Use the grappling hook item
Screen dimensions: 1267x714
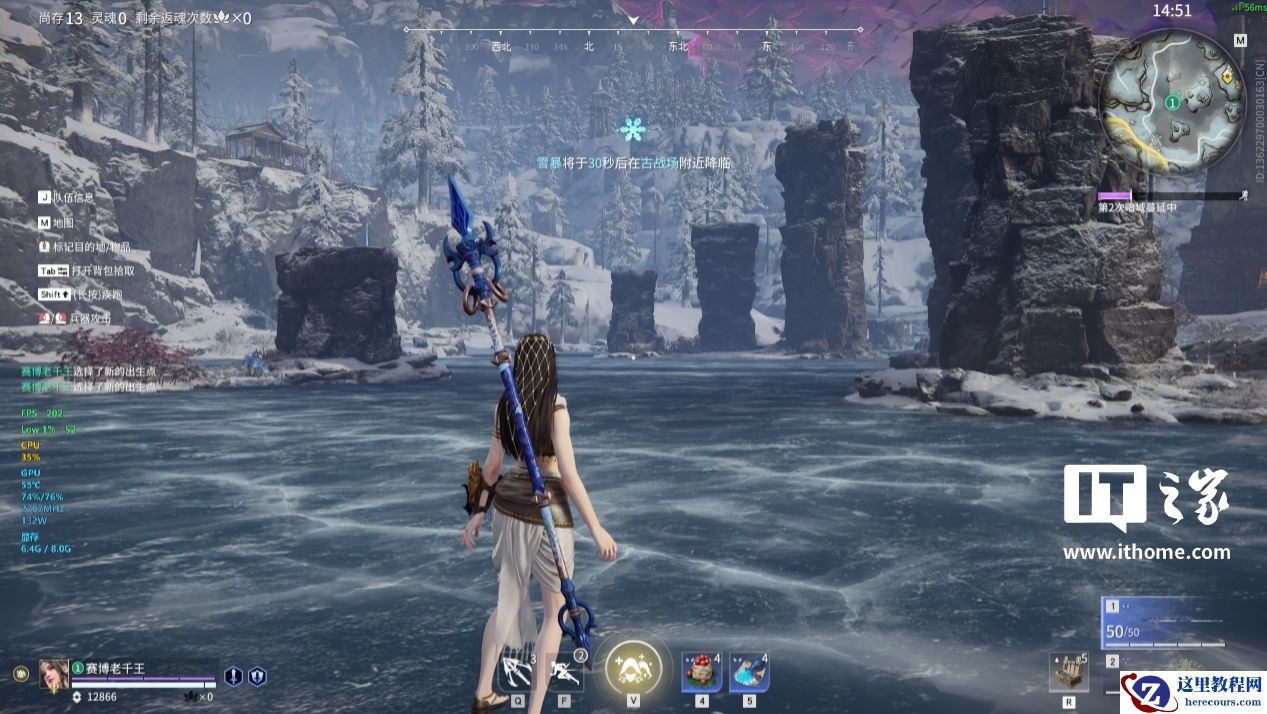pos(517,670)
